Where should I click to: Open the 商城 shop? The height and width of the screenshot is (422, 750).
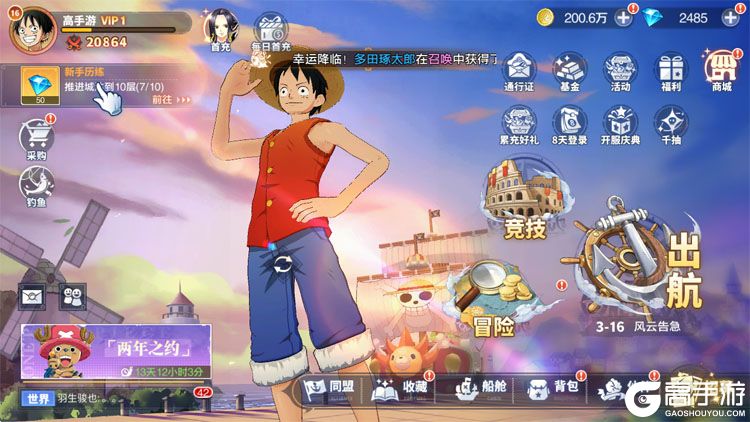click(x=722, y=70)
